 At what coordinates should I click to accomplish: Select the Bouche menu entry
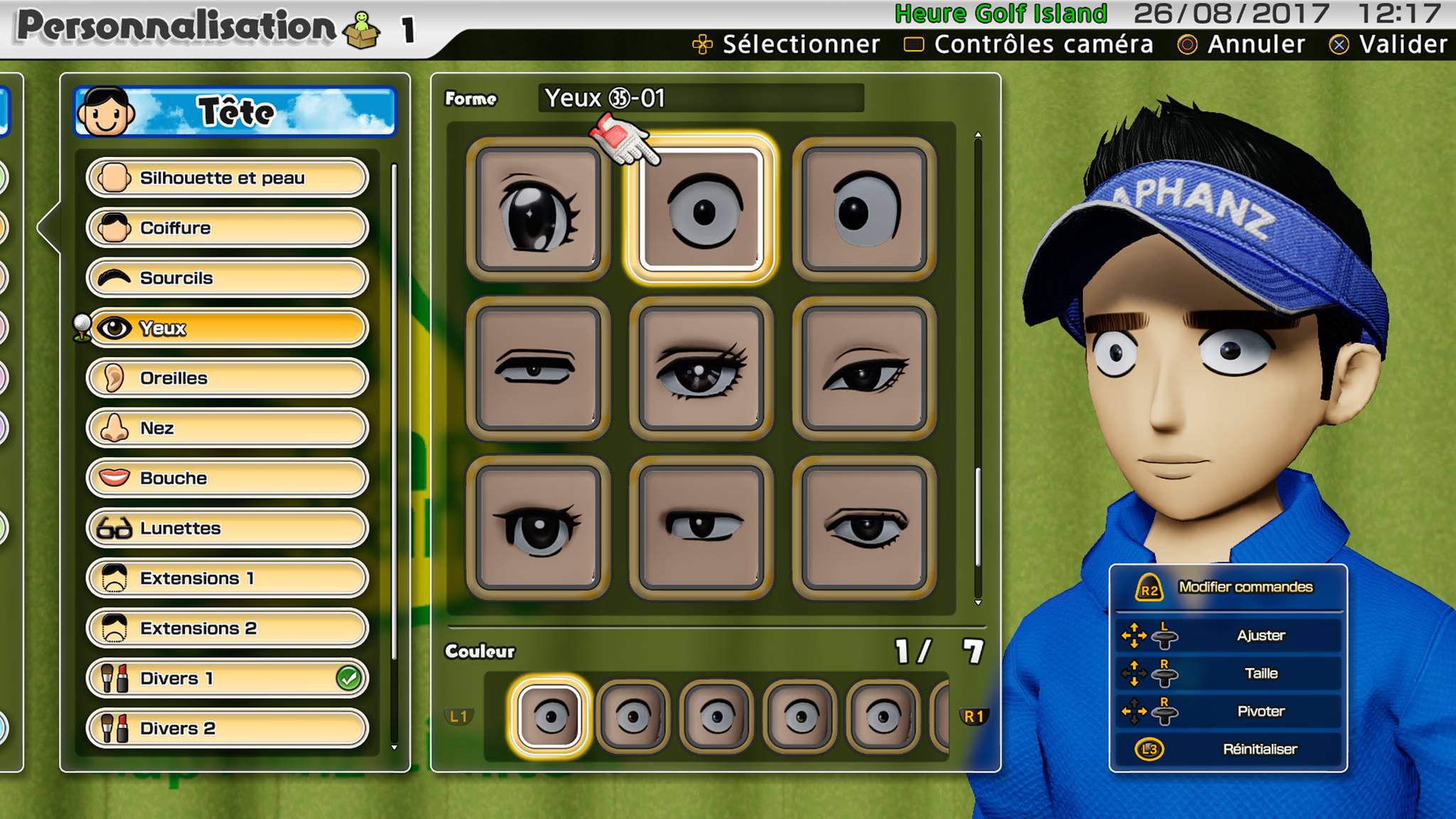(x=227, y=478)
